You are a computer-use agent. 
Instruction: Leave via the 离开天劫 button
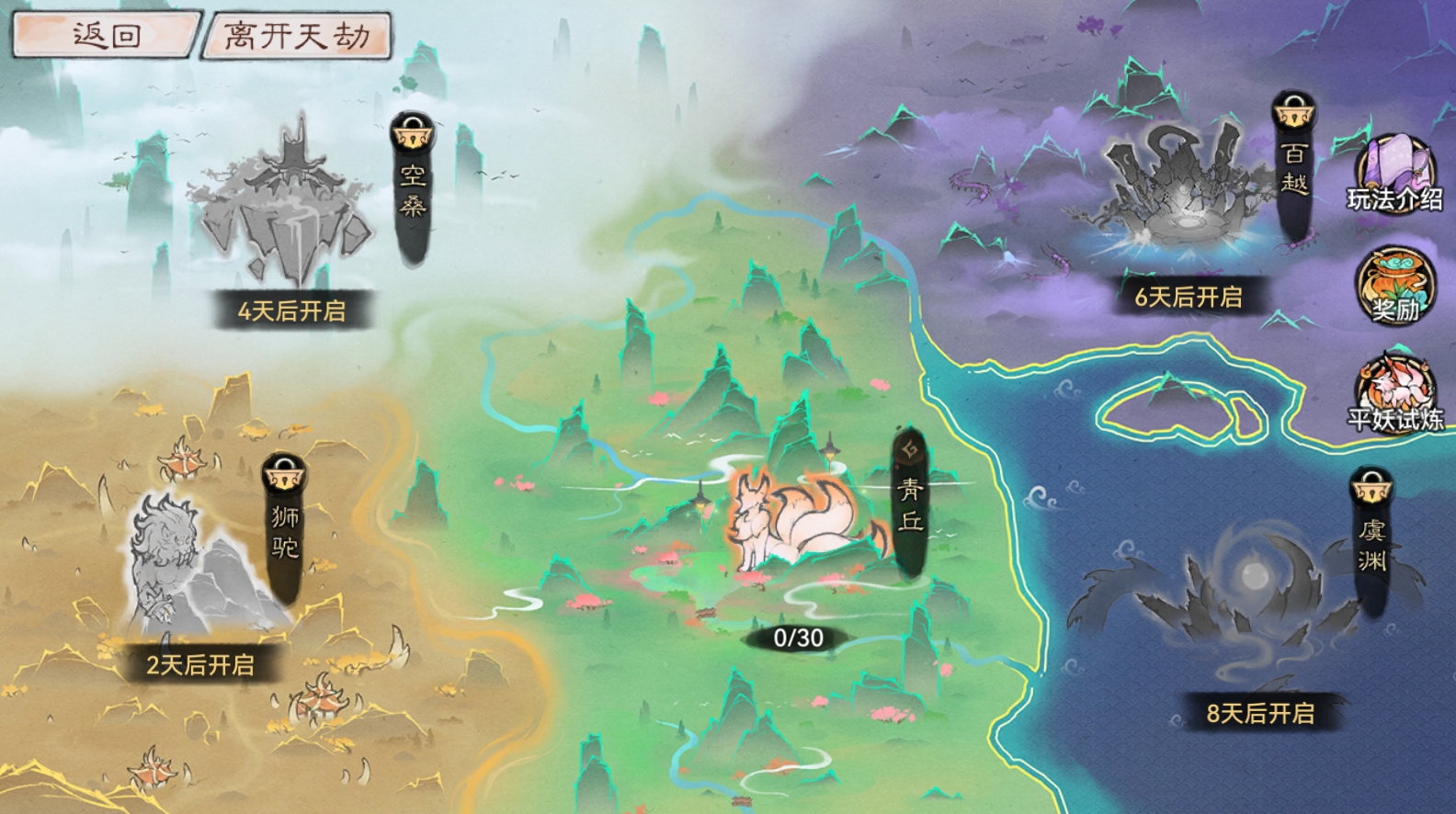[x=297, y=37]
